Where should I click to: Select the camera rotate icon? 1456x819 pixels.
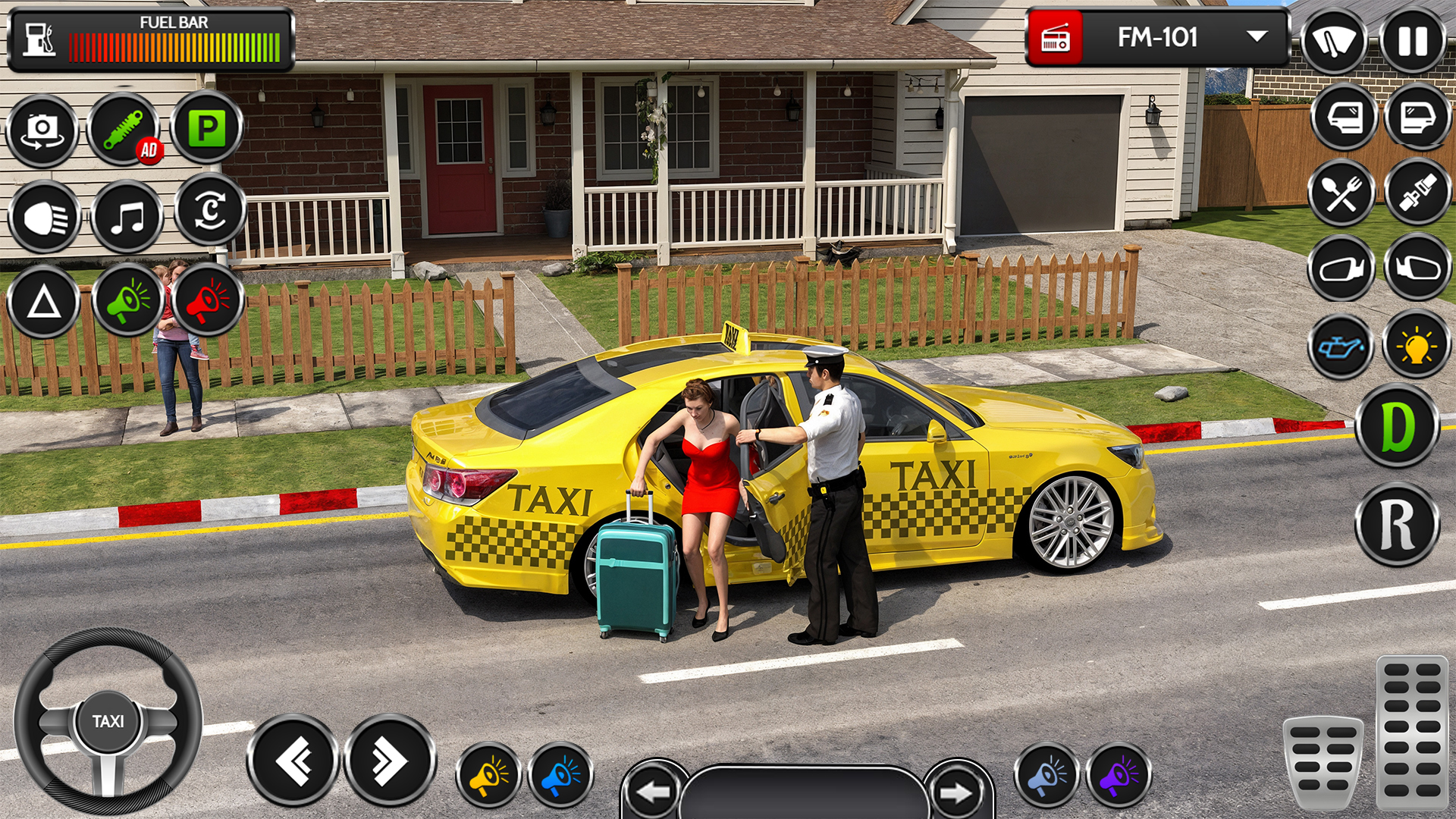(x=42, y=129)
